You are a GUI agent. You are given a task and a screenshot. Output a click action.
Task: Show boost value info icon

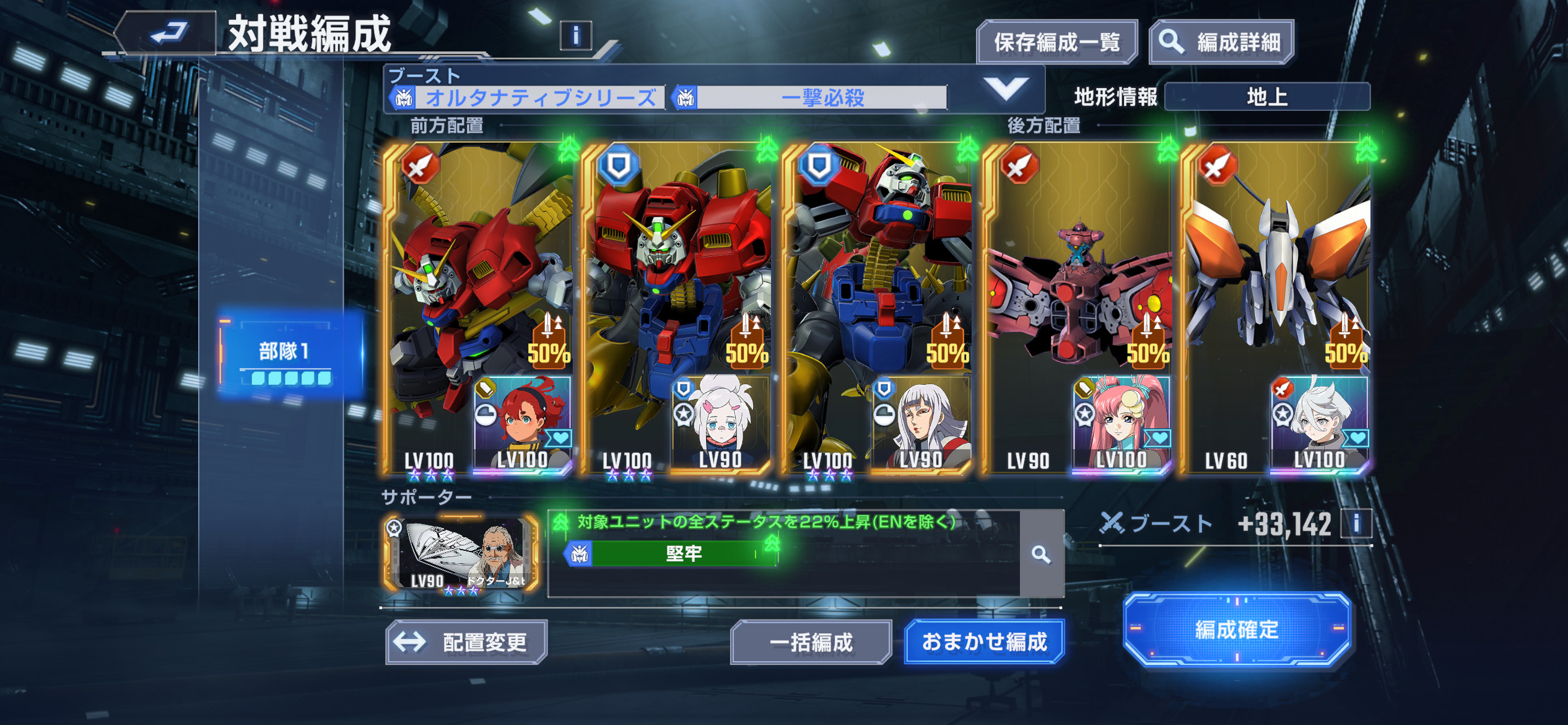coord(1356,524)
